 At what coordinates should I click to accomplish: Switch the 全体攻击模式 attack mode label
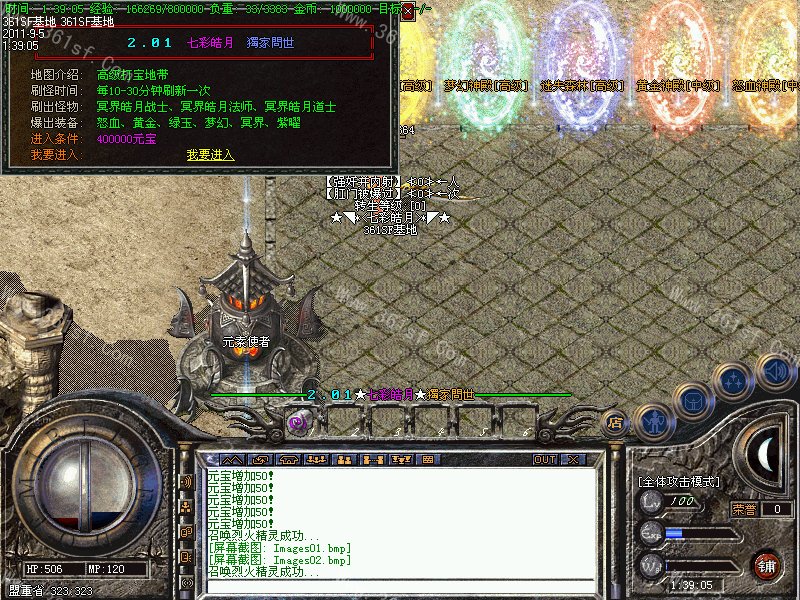679,481
